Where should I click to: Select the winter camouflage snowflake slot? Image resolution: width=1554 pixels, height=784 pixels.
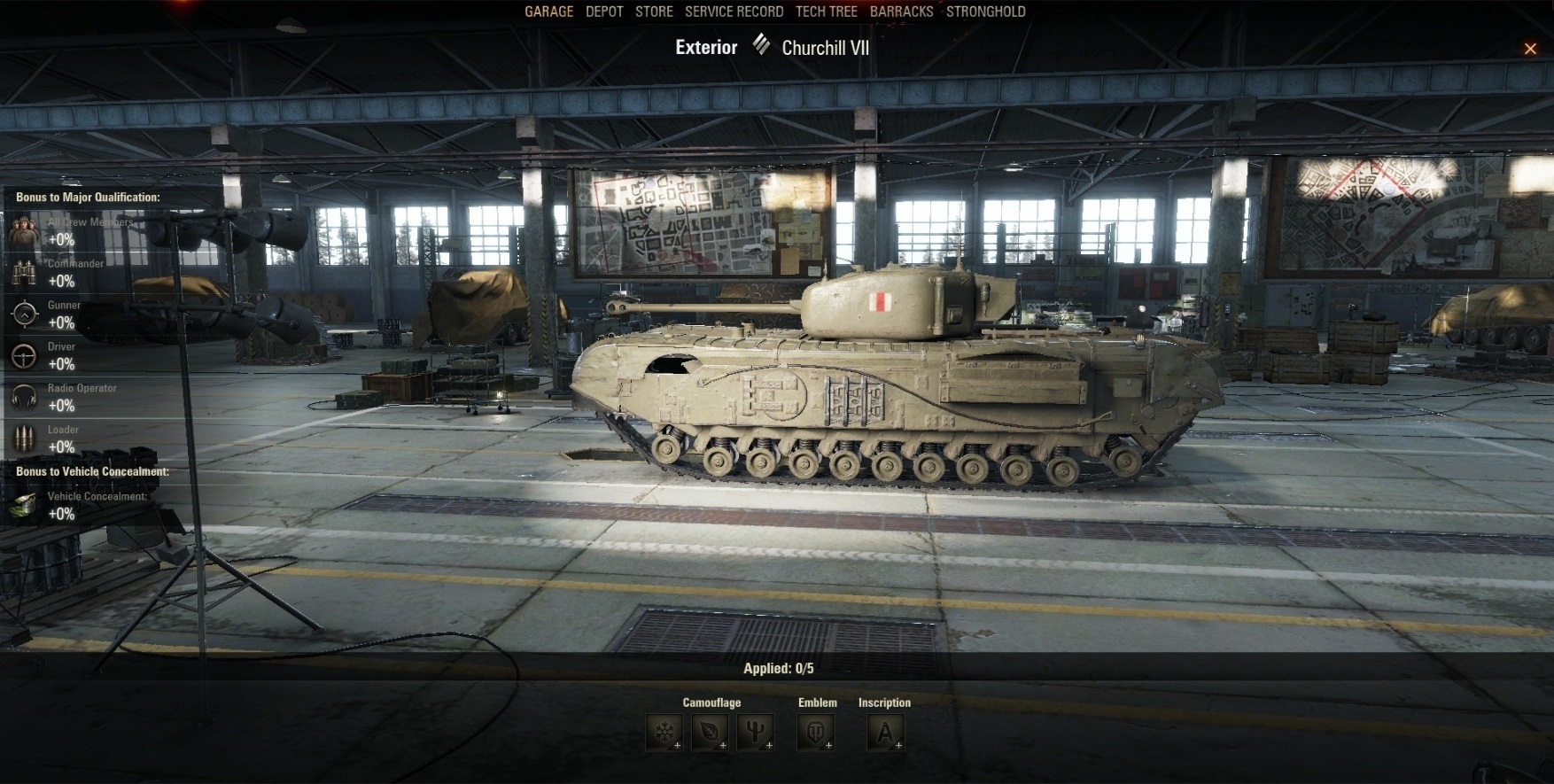(x=664, y=733)
